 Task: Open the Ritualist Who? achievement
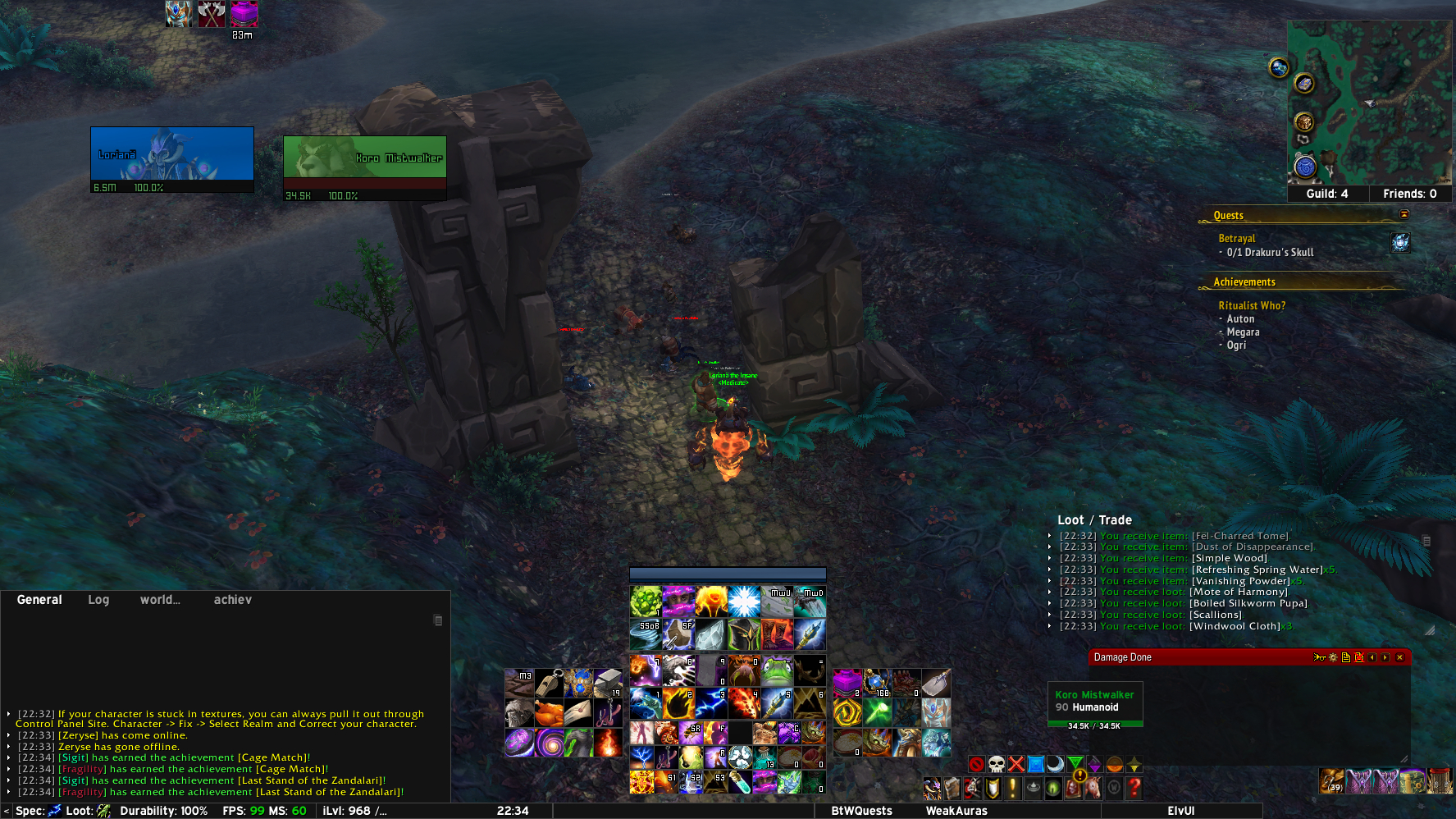click(x=1251, y=305)
